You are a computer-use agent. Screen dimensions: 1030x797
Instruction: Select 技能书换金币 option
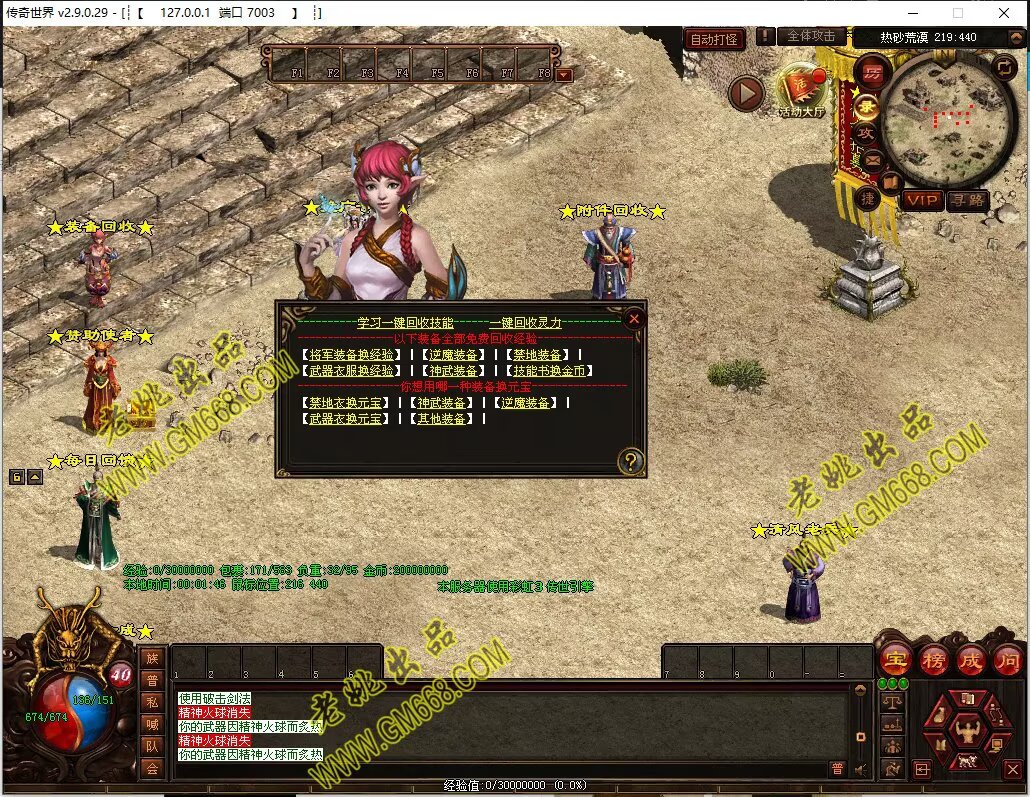549,371
